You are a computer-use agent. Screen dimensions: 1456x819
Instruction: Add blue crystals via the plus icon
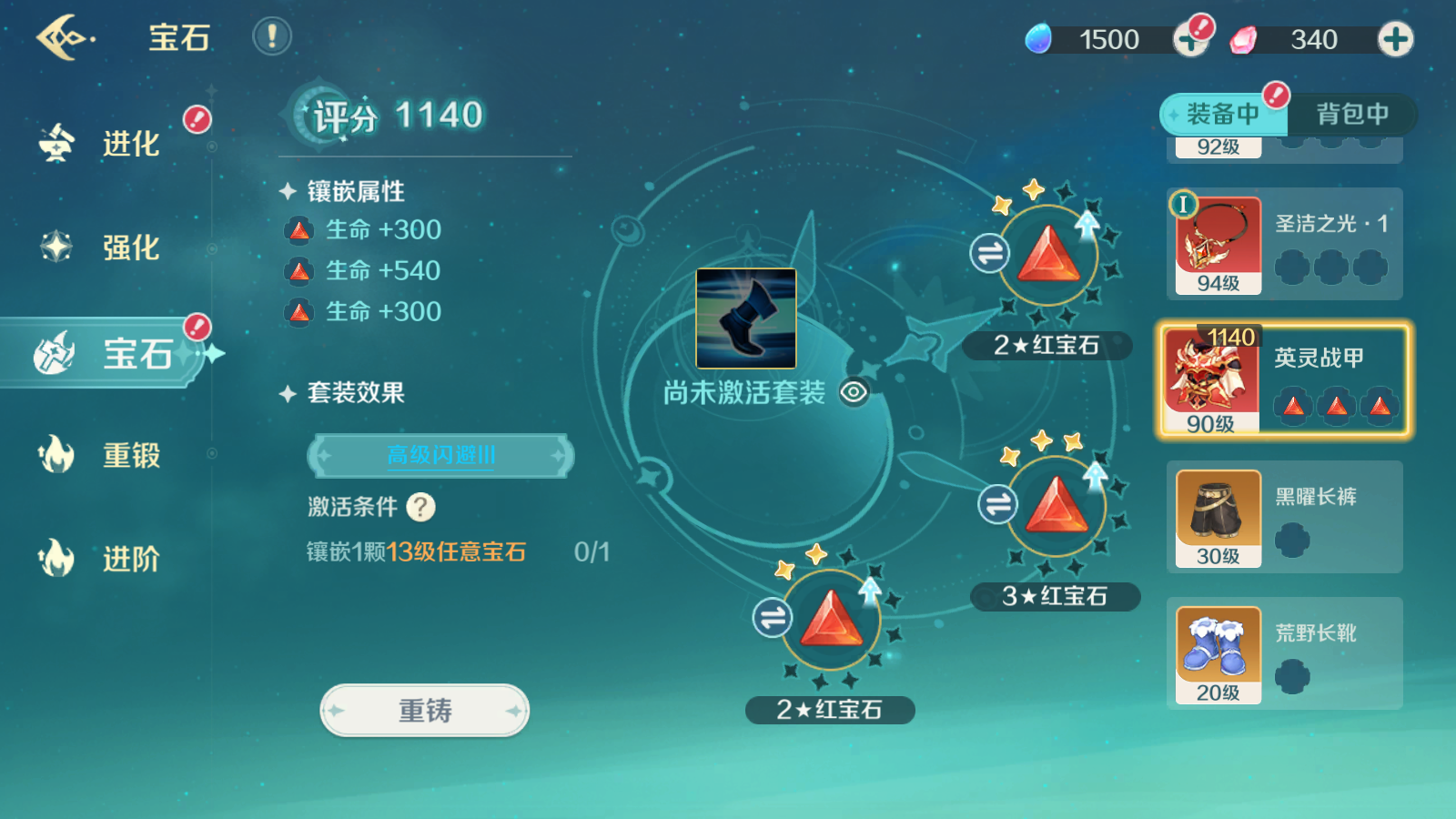click(1192, 38)
